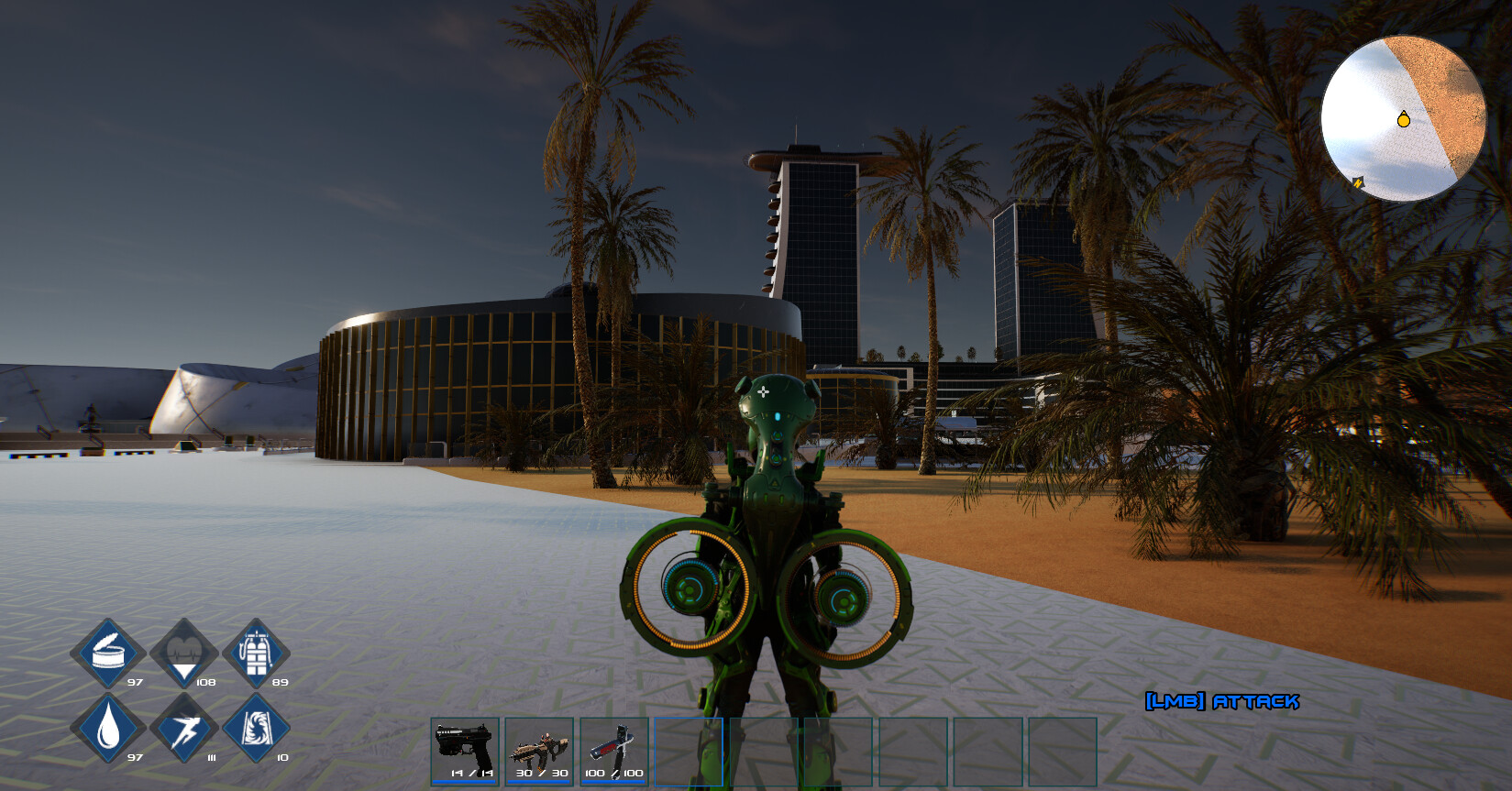This screenshot has height=791, width=1512.
Task: Select the canned food hunger icon showing 97
Action: [x=110, y=653]
